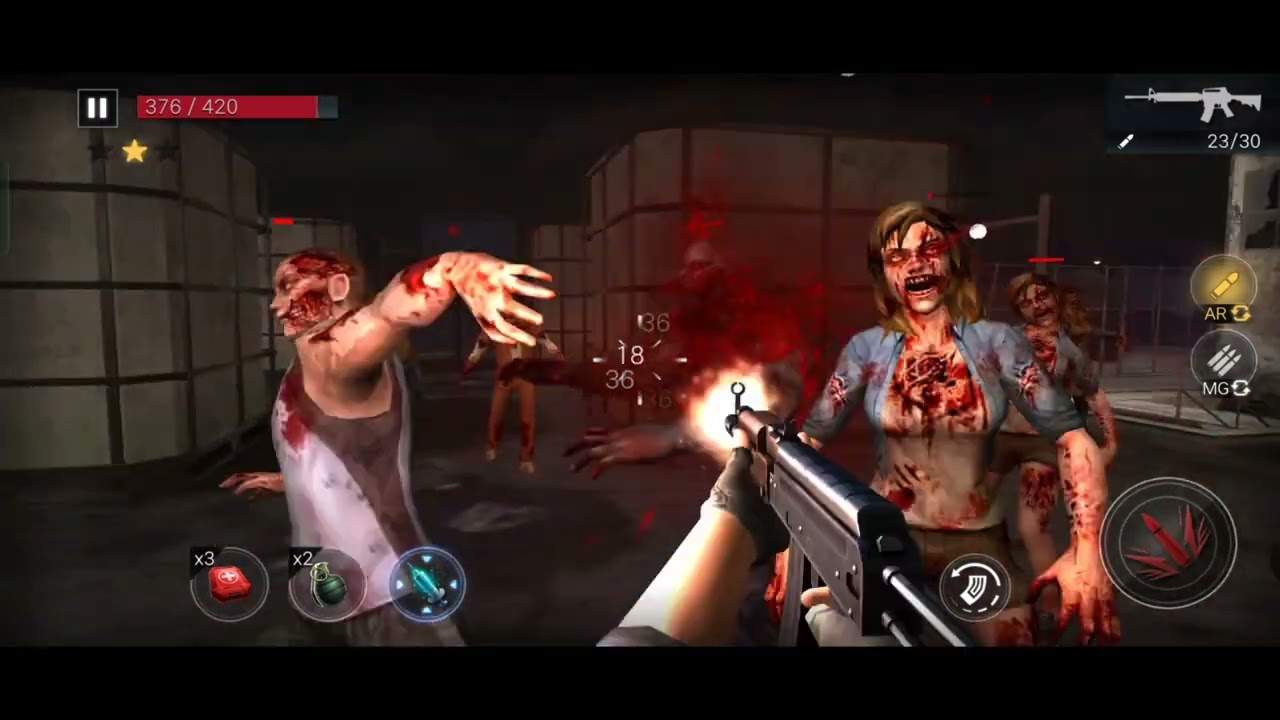1280x720 pixels.
Task: Pause the game
Action: coord(98,108)
